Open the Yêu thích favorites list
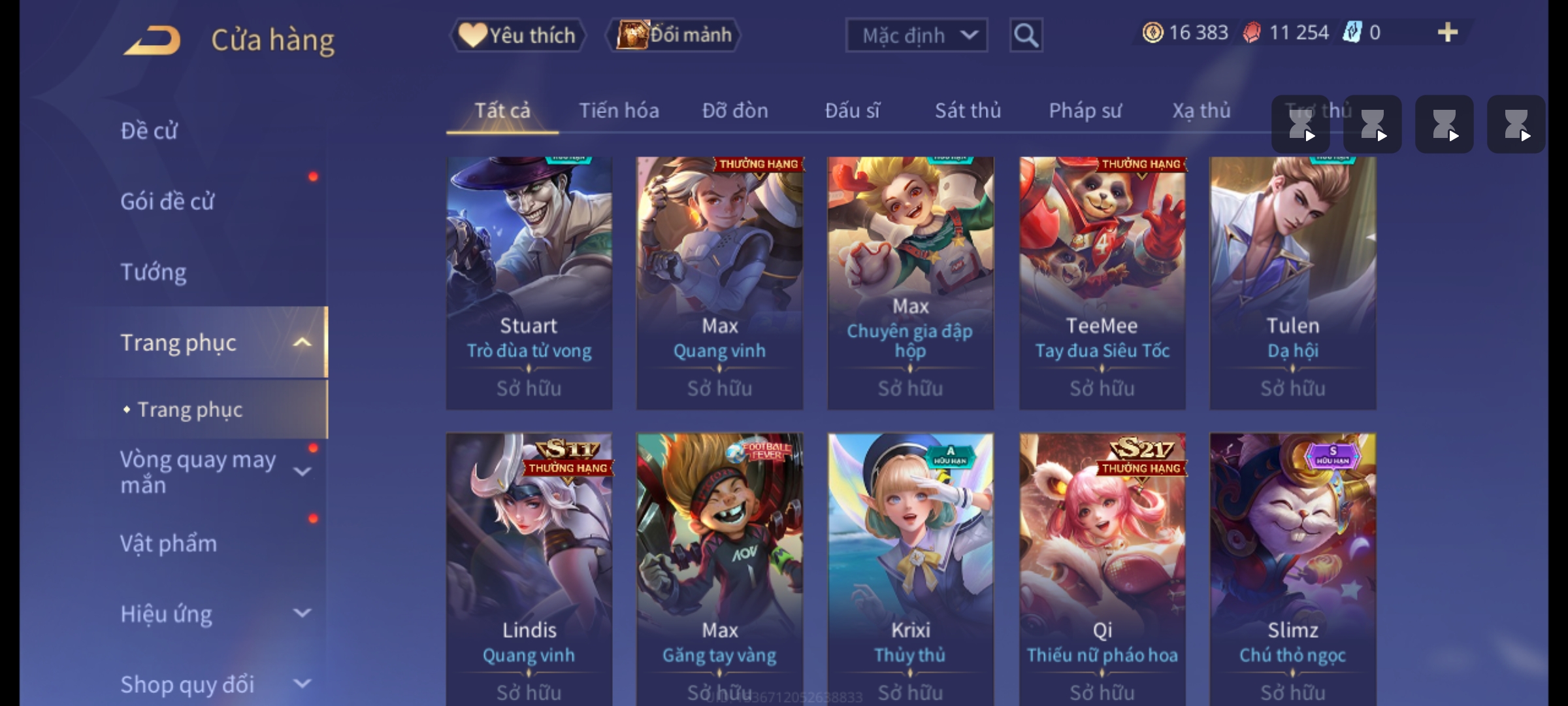 pyautogui.click(x=518, y=35)
